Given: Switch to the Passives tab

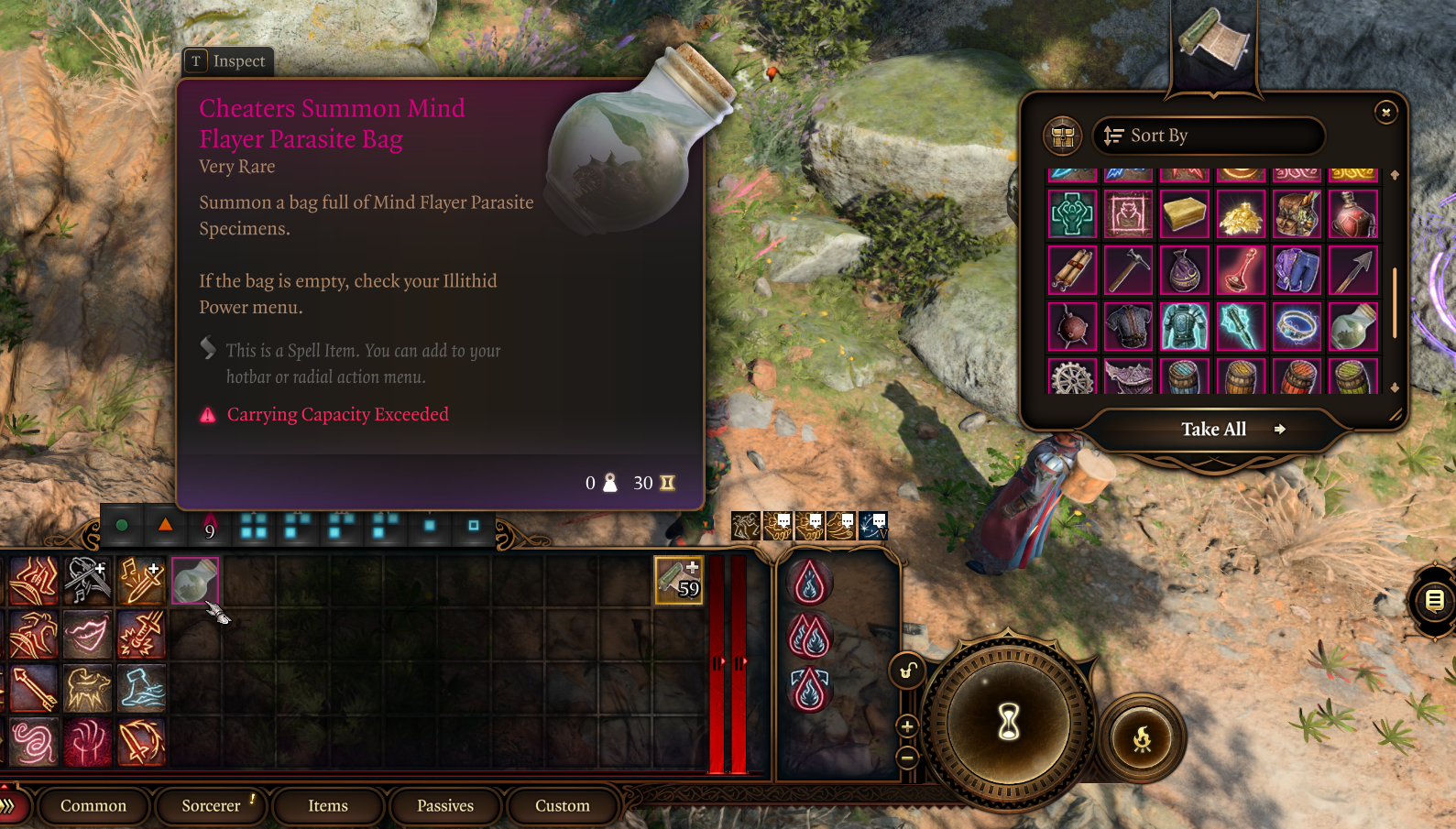Looking at the screenshot, I should pos(445,806).
